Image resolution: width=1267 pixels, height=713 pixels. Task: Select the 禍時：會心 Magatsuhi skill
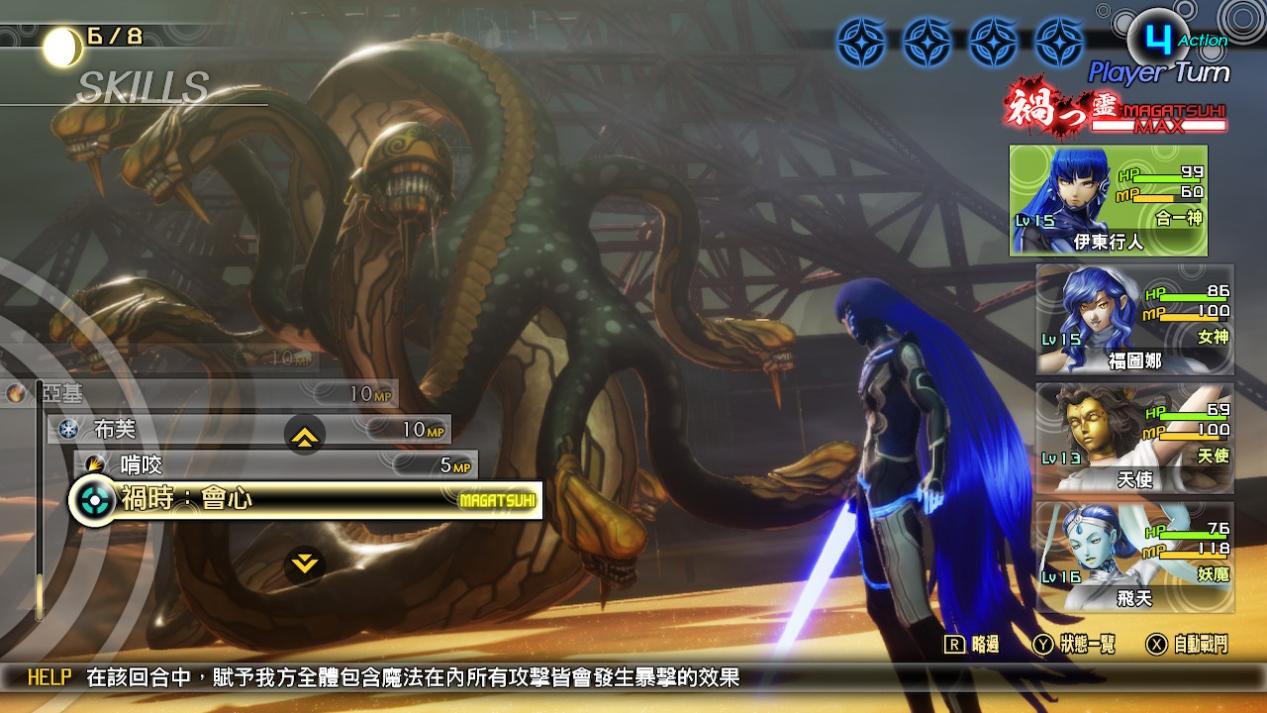pyautogui.click(x=305, y=500)
